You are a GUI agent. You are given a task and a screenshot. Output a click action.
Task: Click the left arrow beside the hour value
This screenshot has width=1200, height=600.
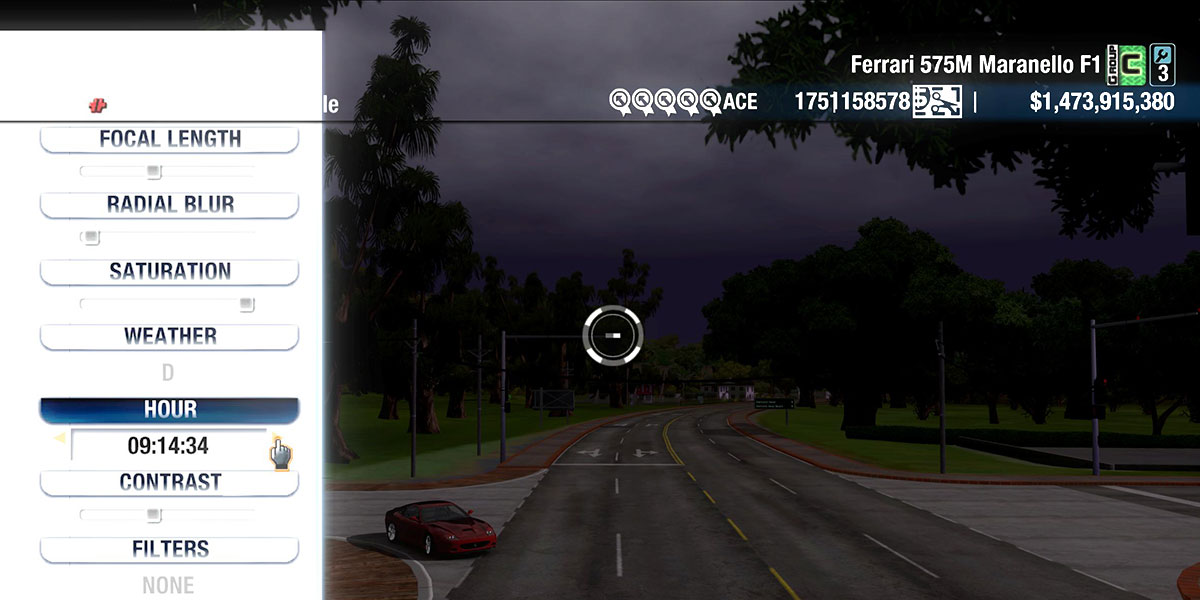[x=59, y=438]
